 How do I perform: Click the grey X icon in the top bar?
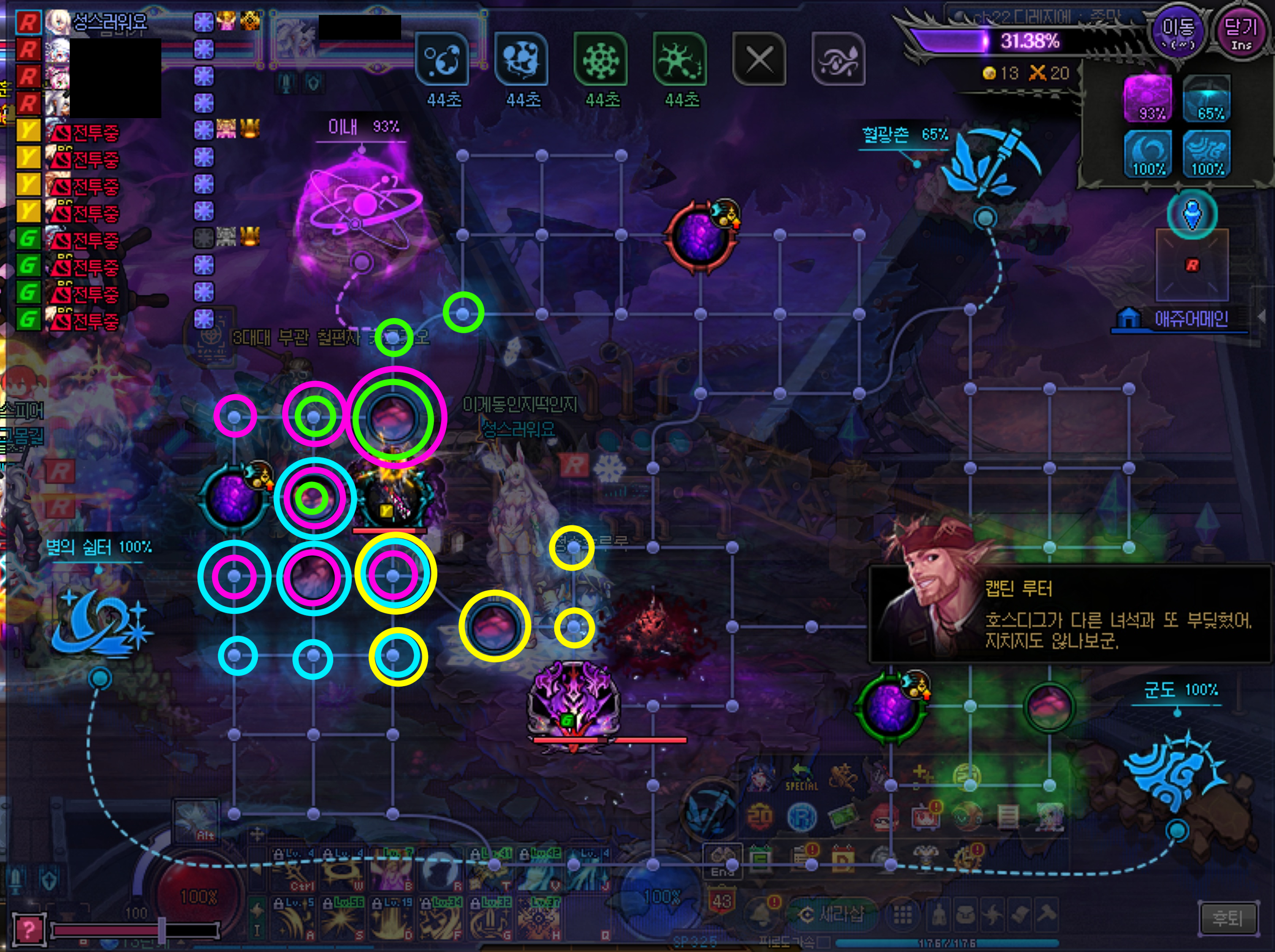click(759, 59)
